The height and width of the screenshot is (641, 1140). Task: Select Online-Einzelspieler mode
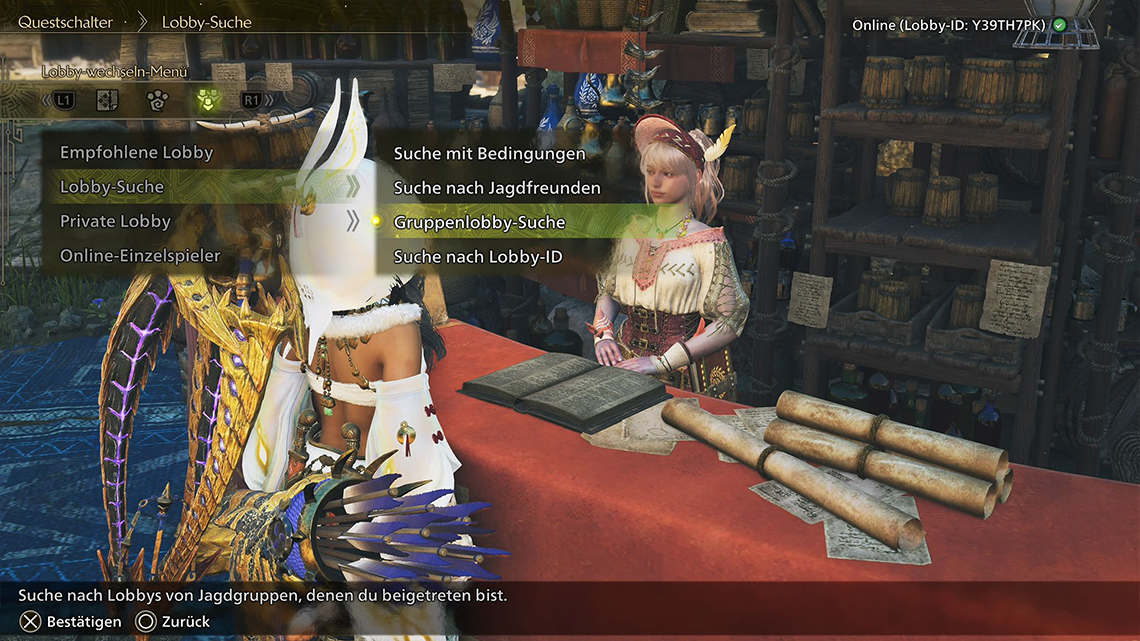[140, 255]
